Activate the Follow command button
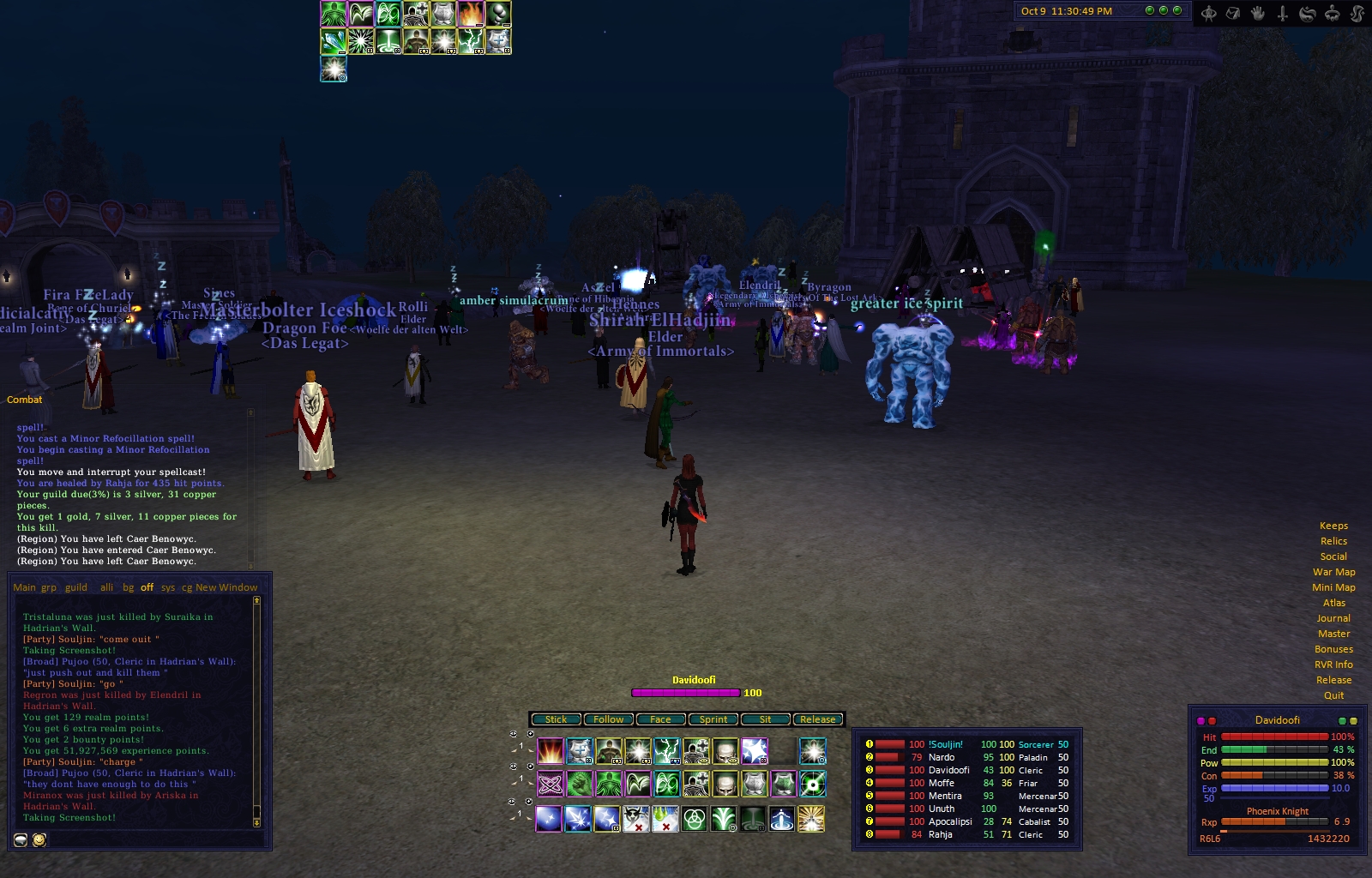 pyautogui.click(x=608, y=719)
